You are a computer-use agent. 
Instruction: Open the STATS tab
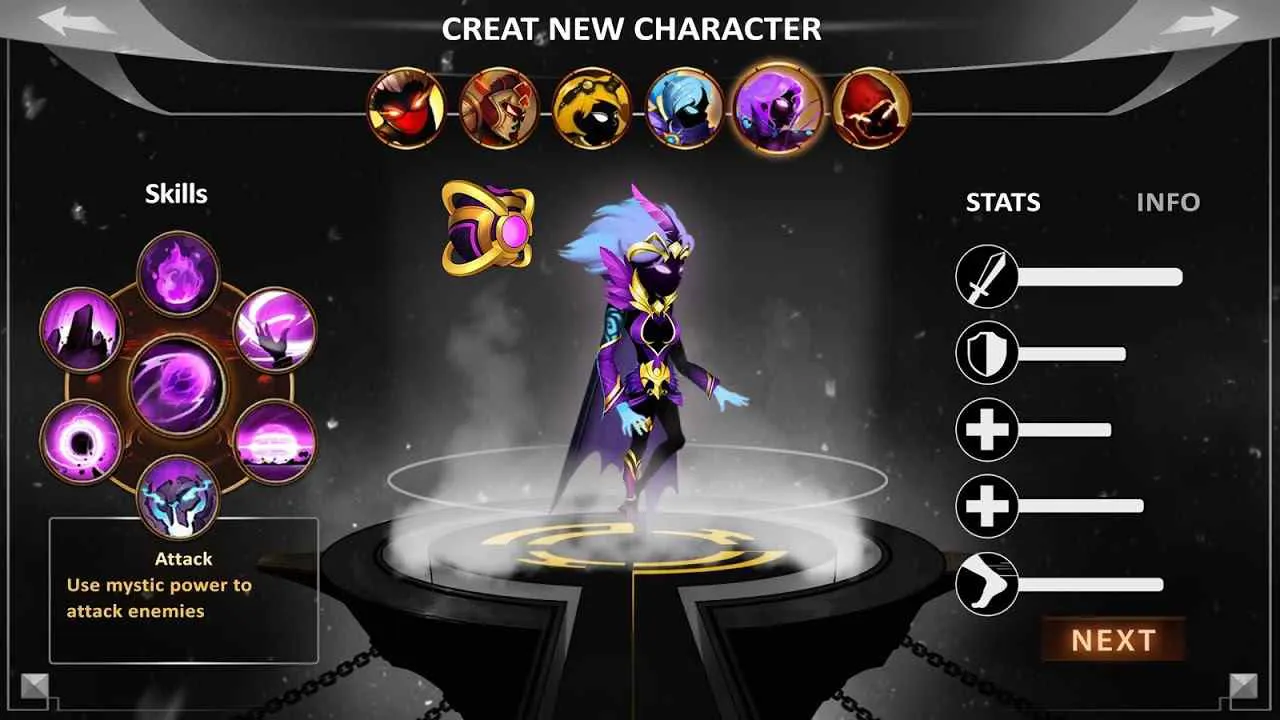tap(1003, 203)
